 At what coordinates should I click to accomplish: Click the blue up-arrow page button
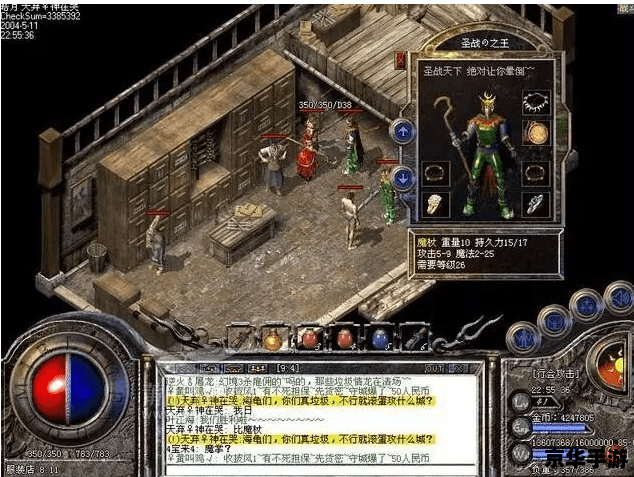tap(402, 130)
